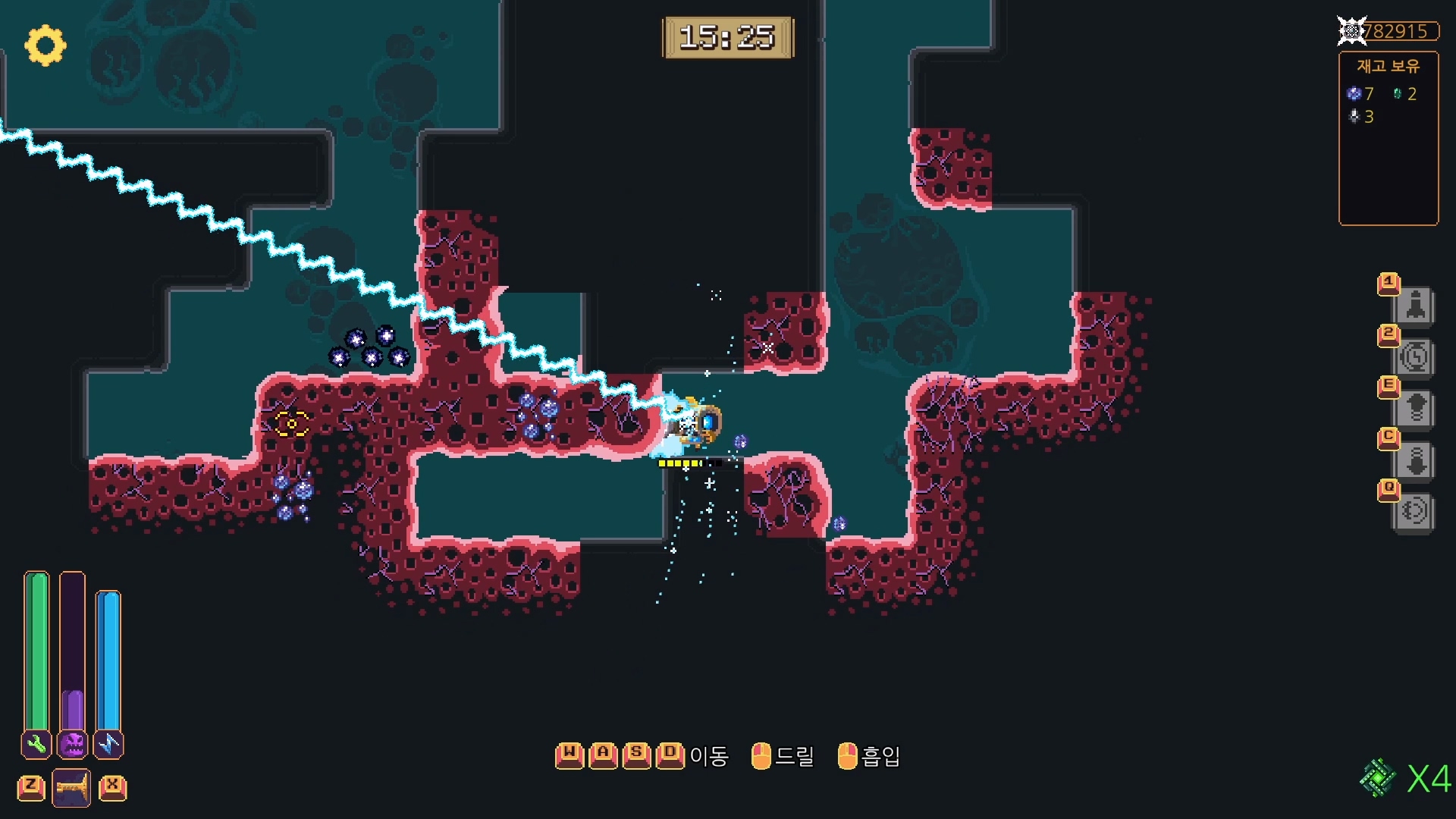Open the inventory holdings panel

pos(1388,138)
